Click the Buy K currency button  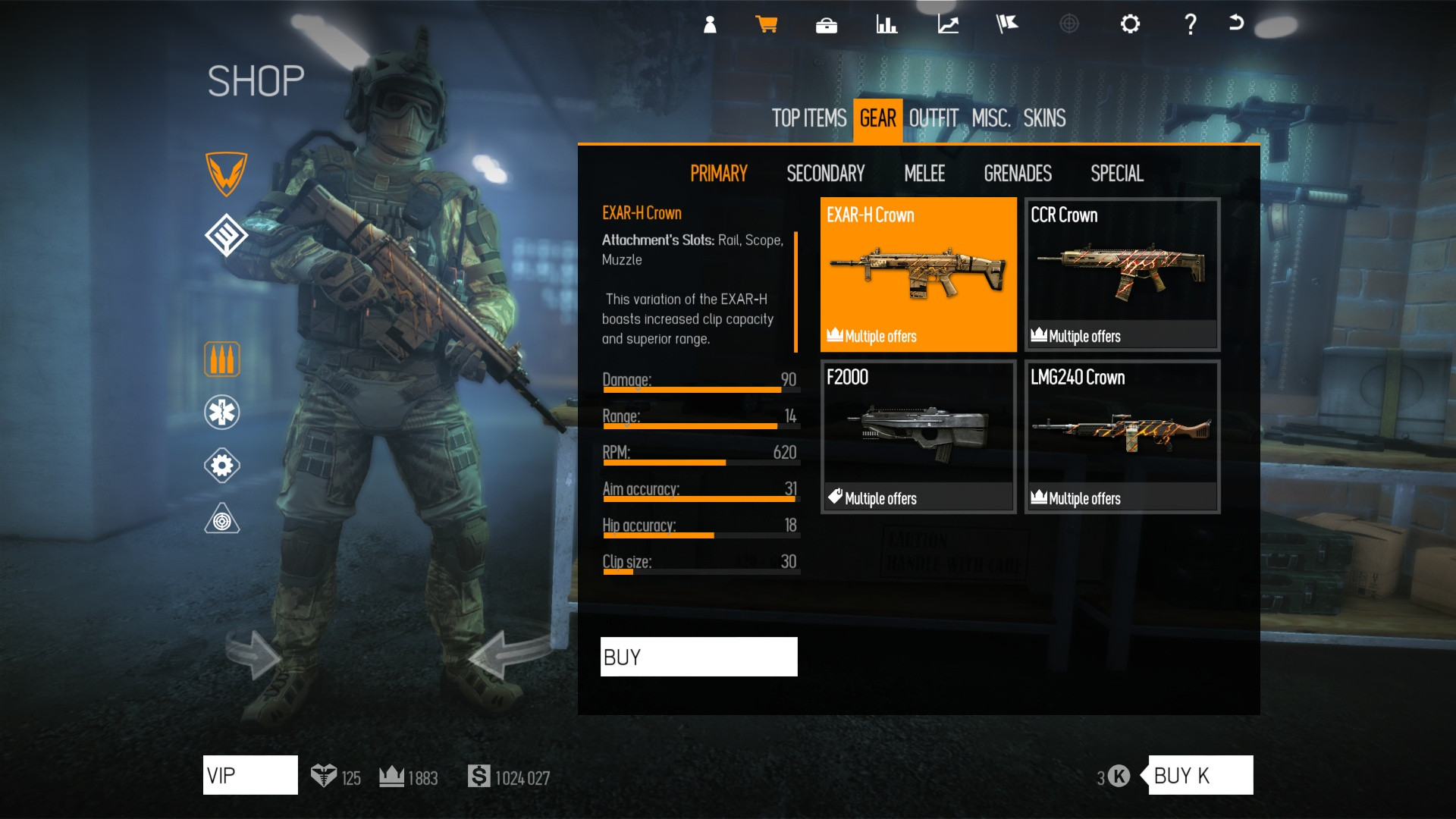1200,775
